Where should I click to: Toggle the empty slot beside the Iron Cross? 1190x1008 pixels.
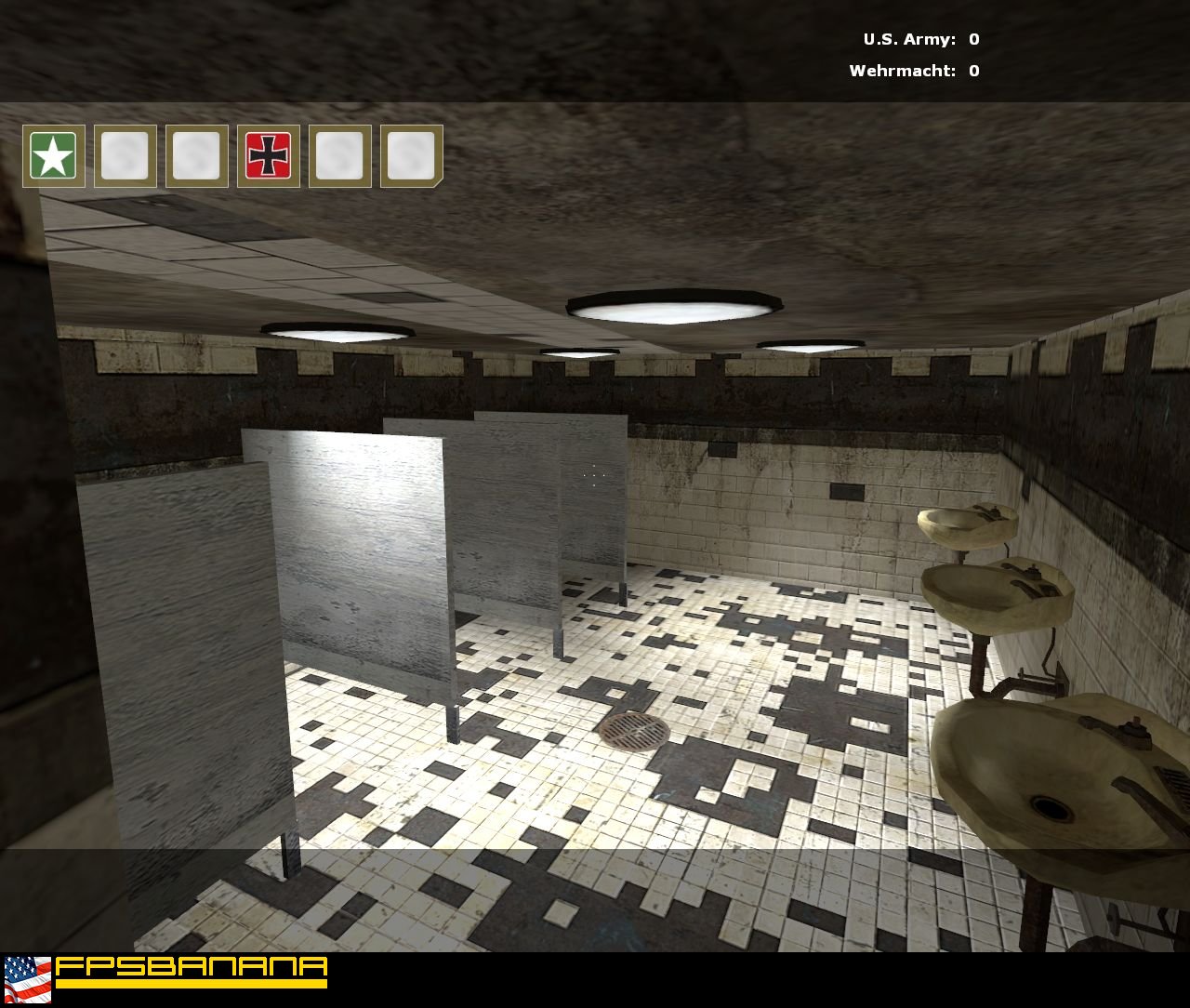pyautogui.click(x=338, y=156)
